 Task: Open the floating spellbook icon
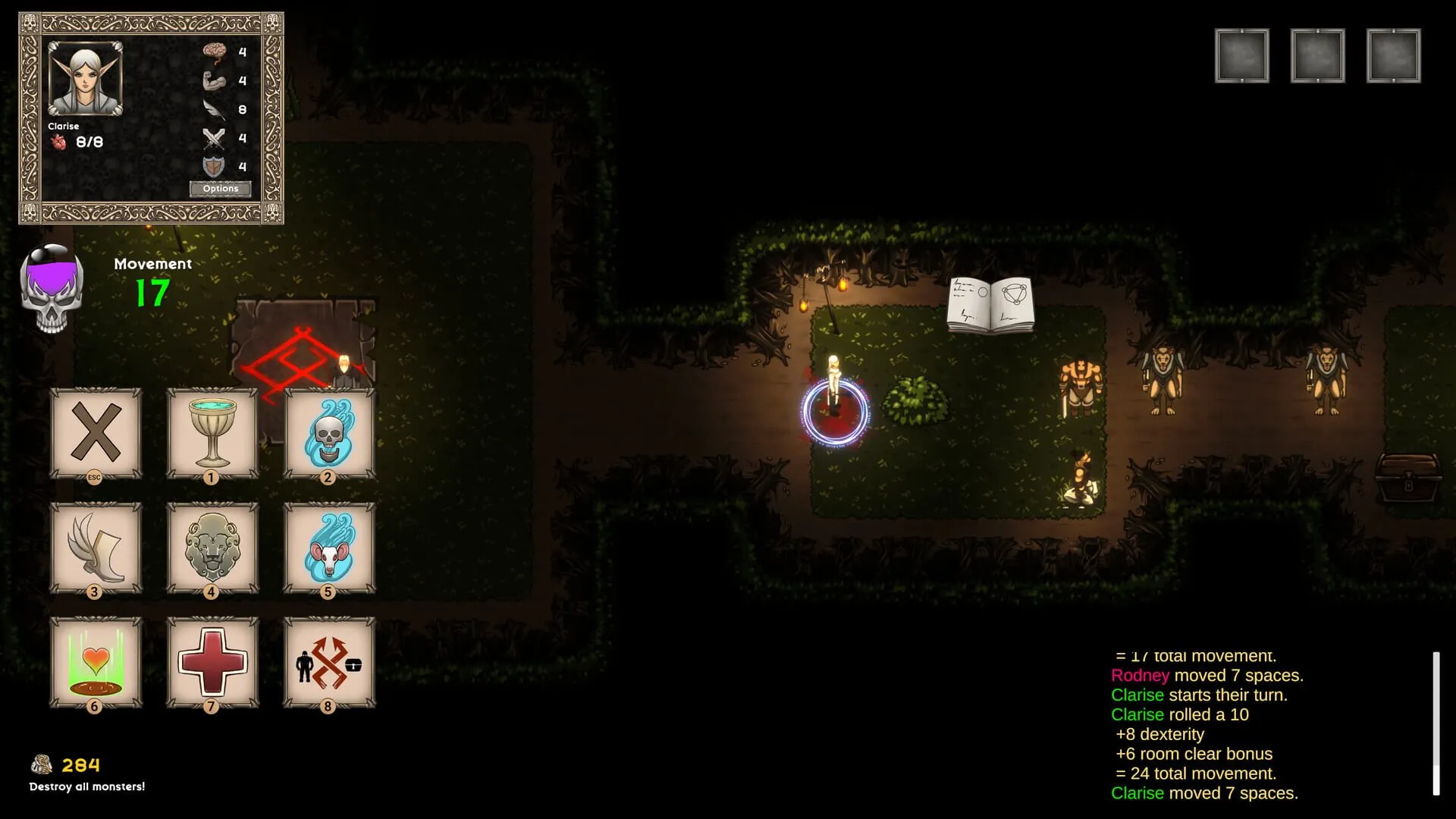click(990, 305)
